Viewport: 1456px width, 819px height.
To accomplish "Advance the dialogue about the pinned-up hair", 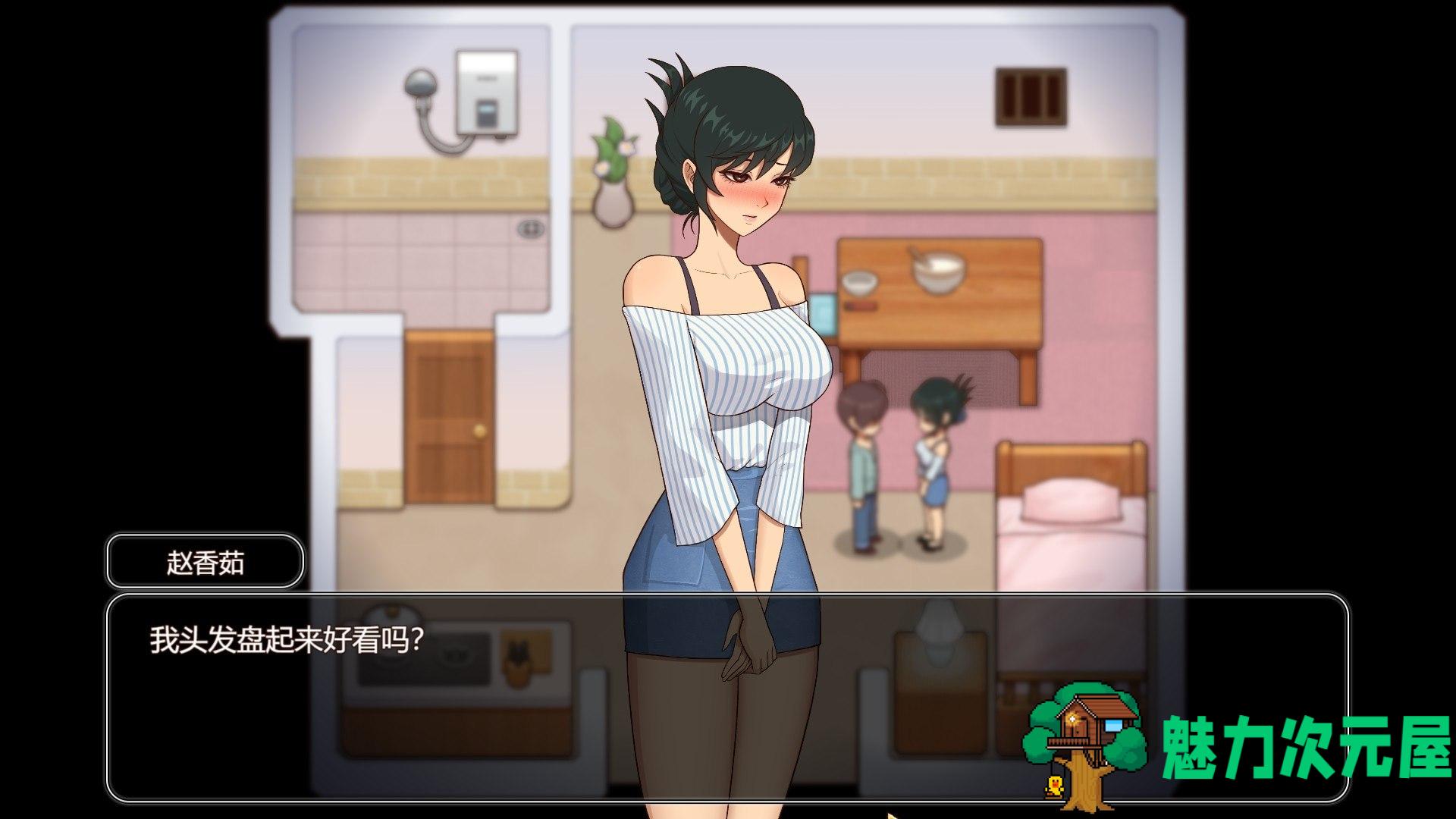I will (x=726, y=698).
